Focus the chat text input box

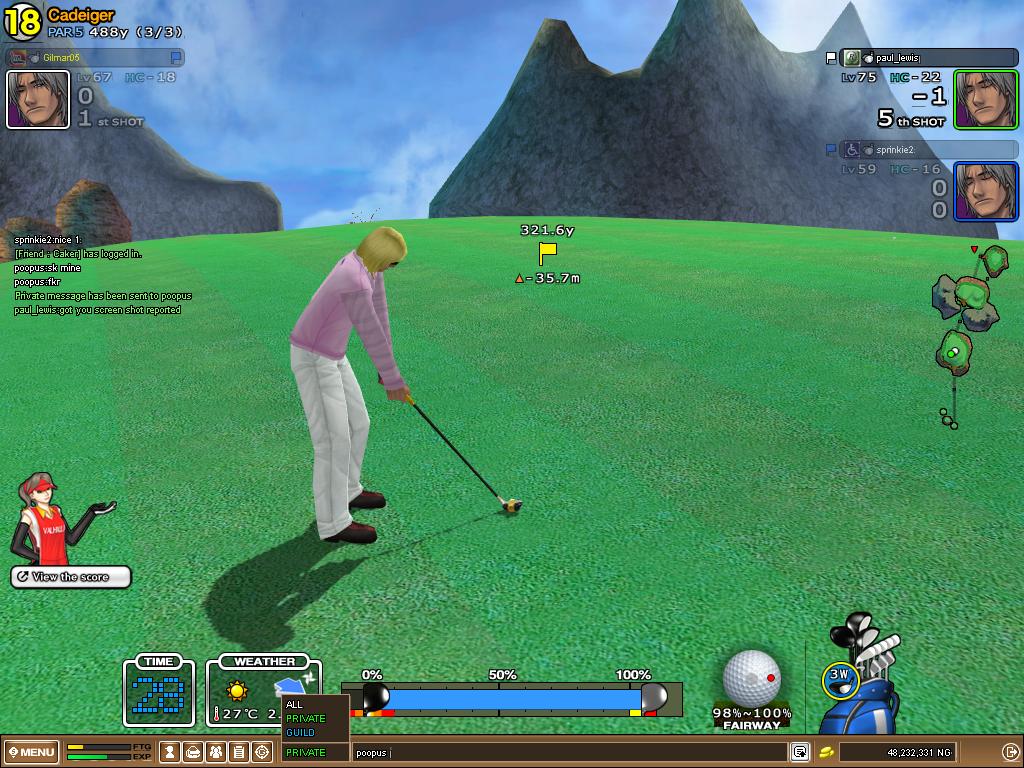coord(570,752)
